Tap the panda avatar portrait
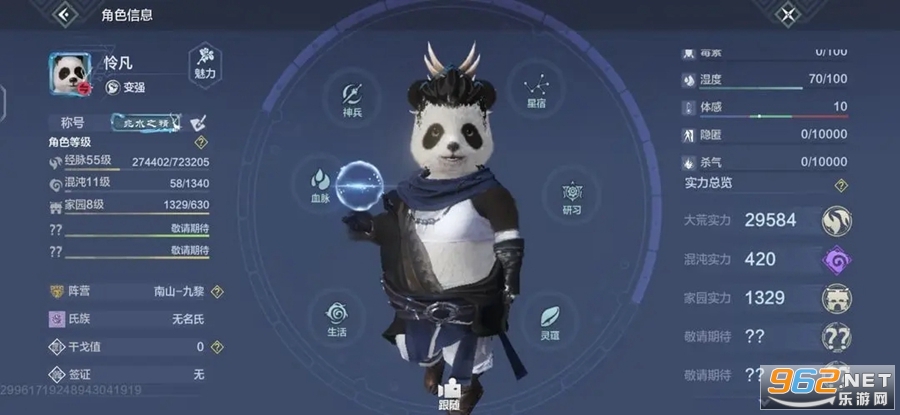The image size is (900, 415). click(x=70, y=73)
